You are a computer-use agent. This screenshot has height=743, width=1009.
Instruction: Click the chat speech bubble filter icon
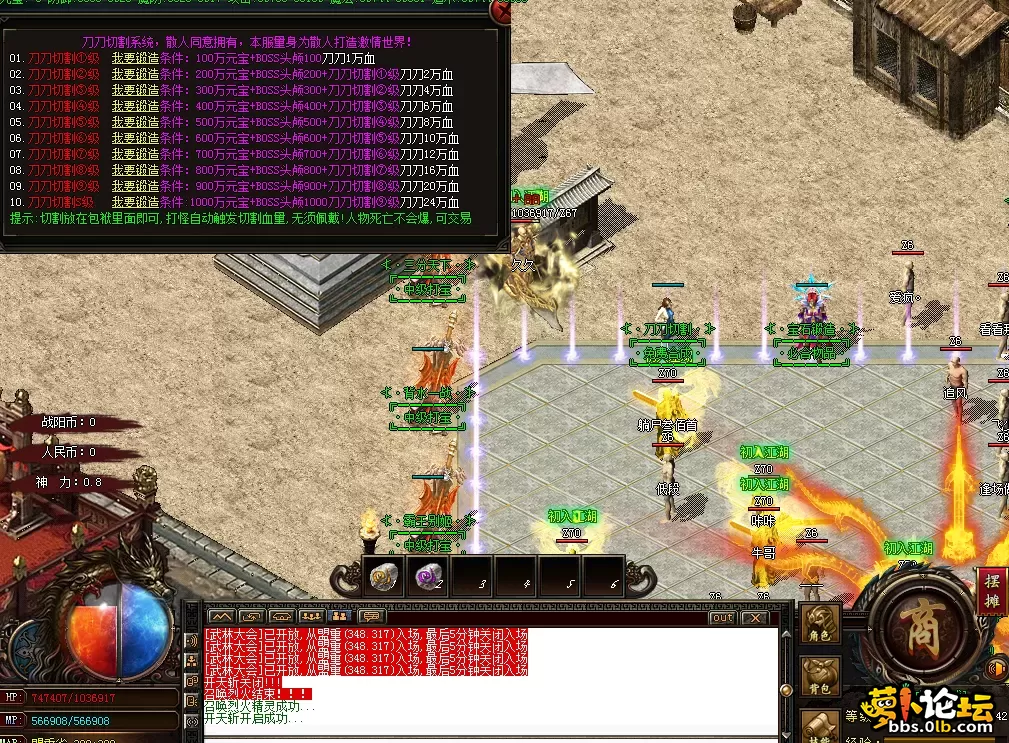372,616
